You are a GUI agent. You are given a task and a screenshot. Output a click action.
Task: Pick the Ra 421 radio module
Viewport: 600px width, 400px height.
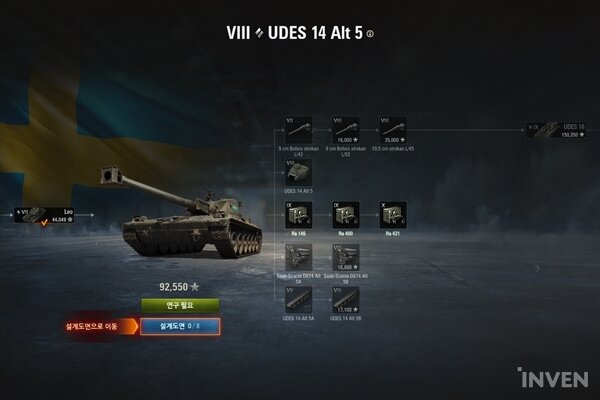392,214
